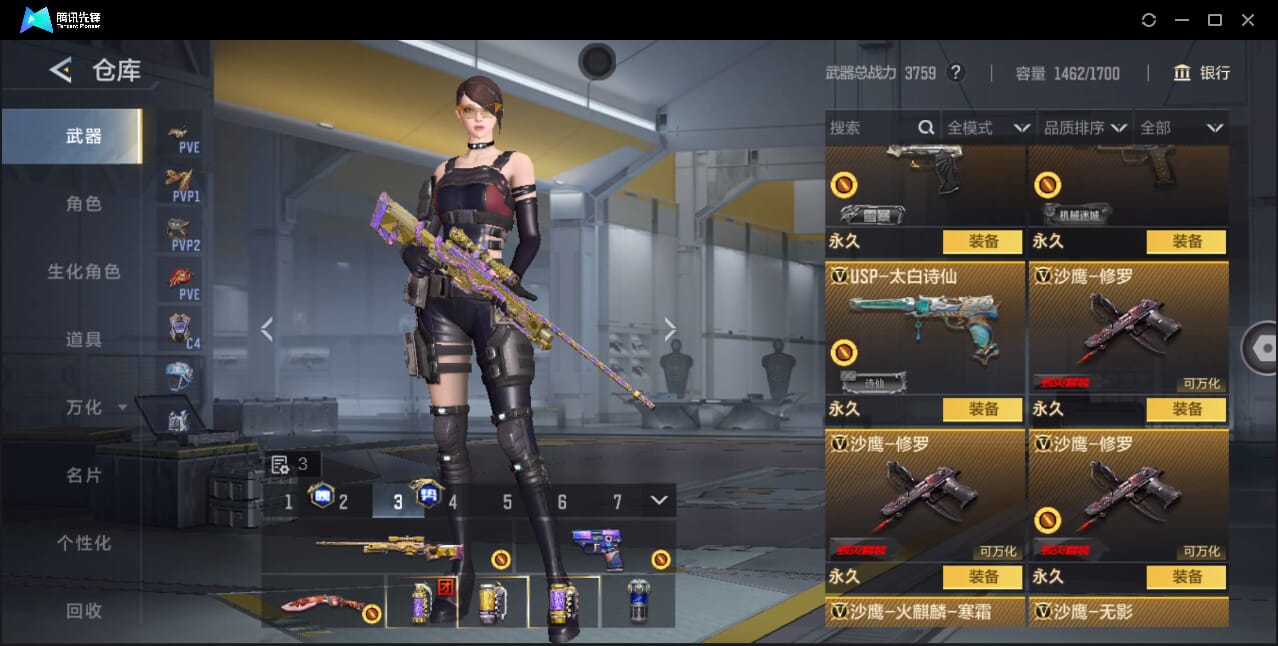Open the 回收 recycle section

(84, 611)
